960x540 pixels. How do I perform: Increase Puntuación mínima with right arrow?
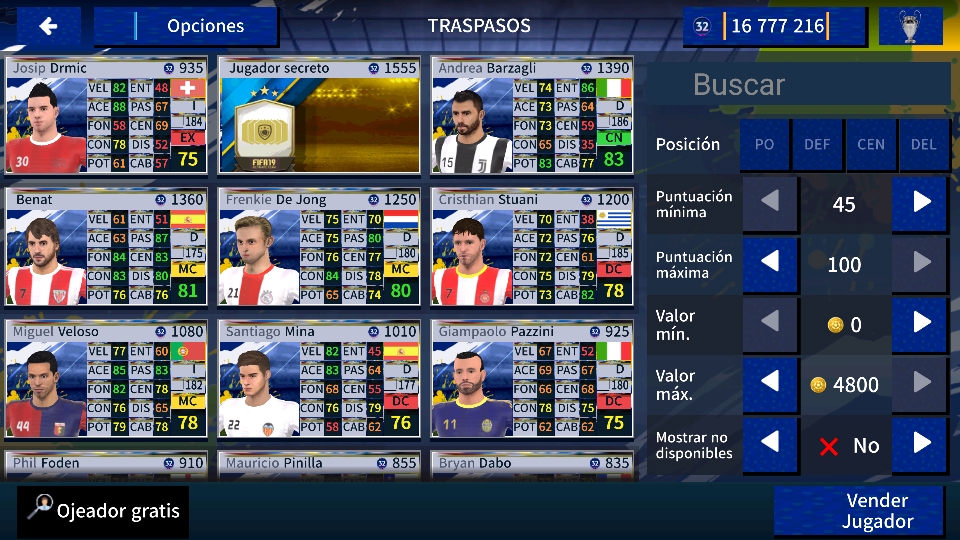tap(921, 204)
